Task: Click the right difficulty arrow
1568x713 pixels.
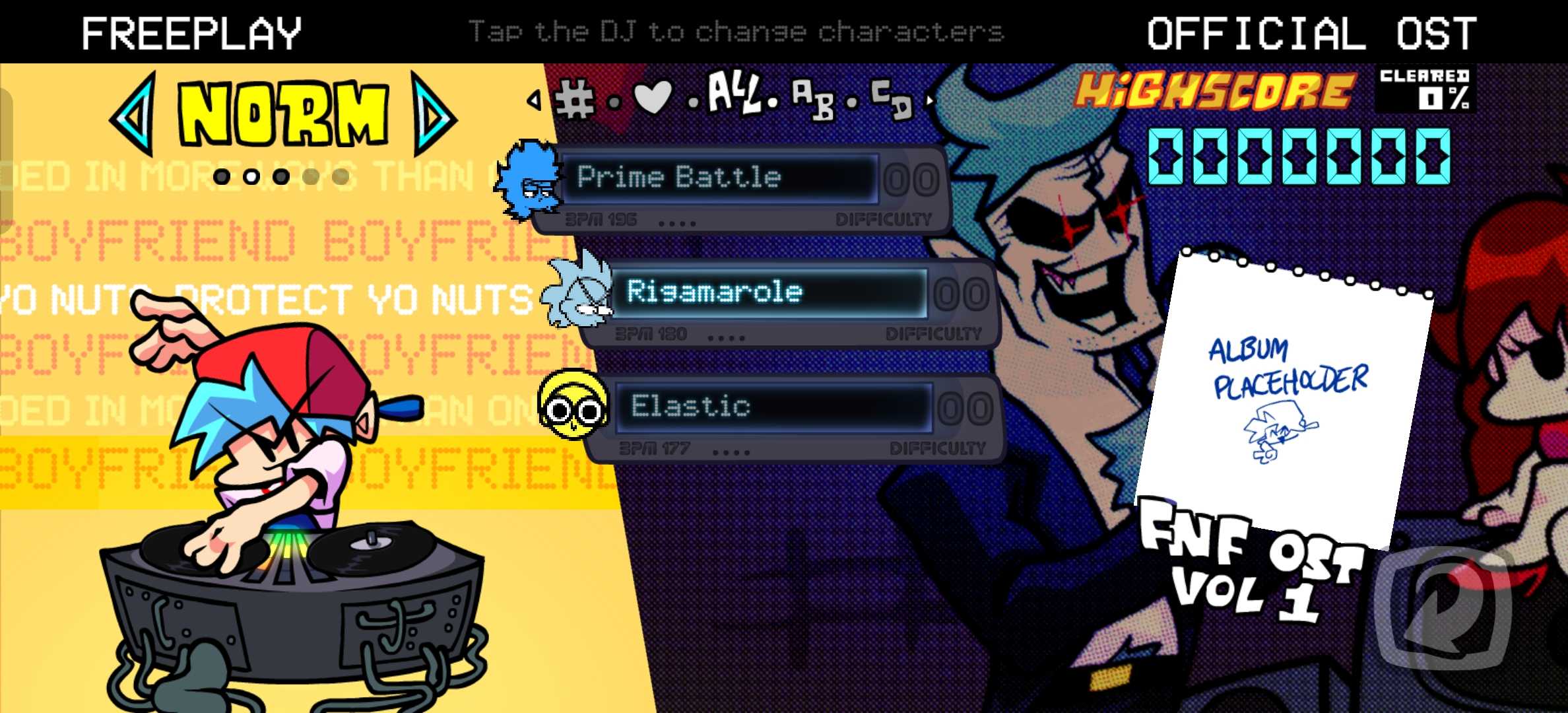Action: 433,115
